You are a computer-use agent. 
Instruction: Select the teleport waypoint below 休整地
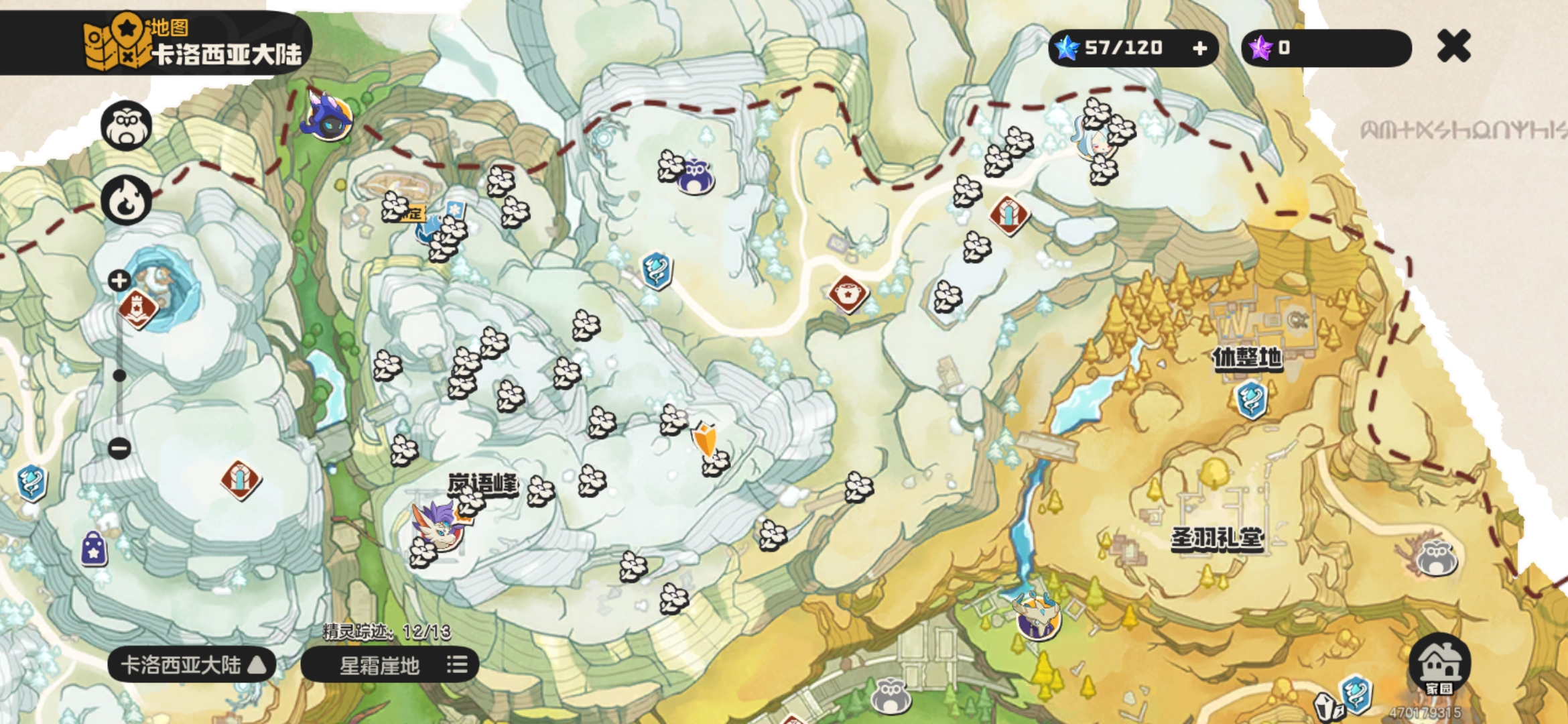coord(1250,400)
